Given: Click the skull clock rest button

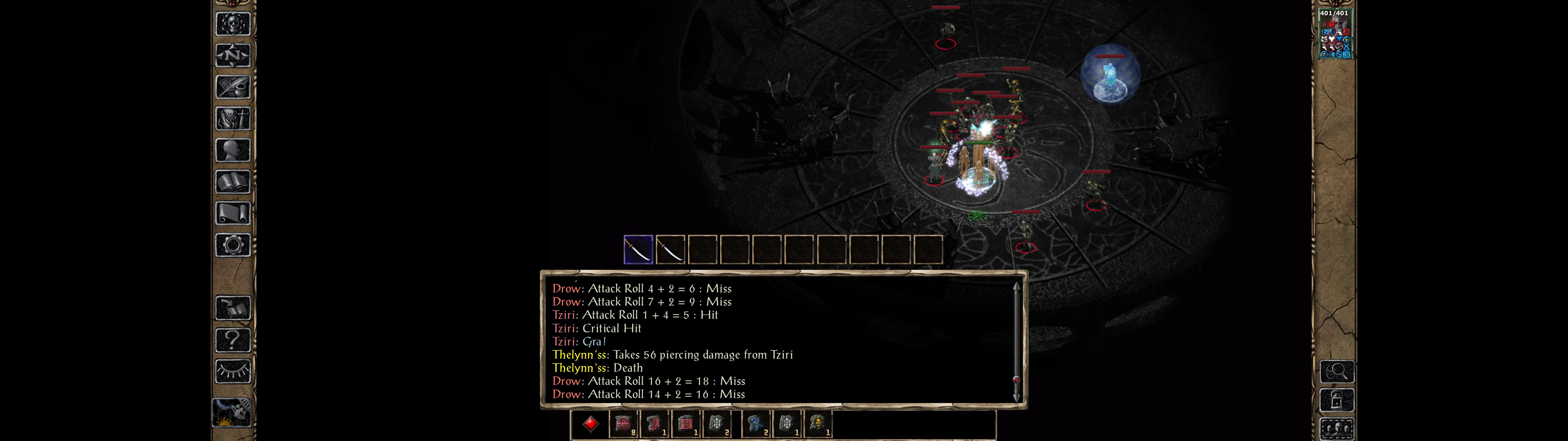Looking at the screenshot, I should coord(232,413).
